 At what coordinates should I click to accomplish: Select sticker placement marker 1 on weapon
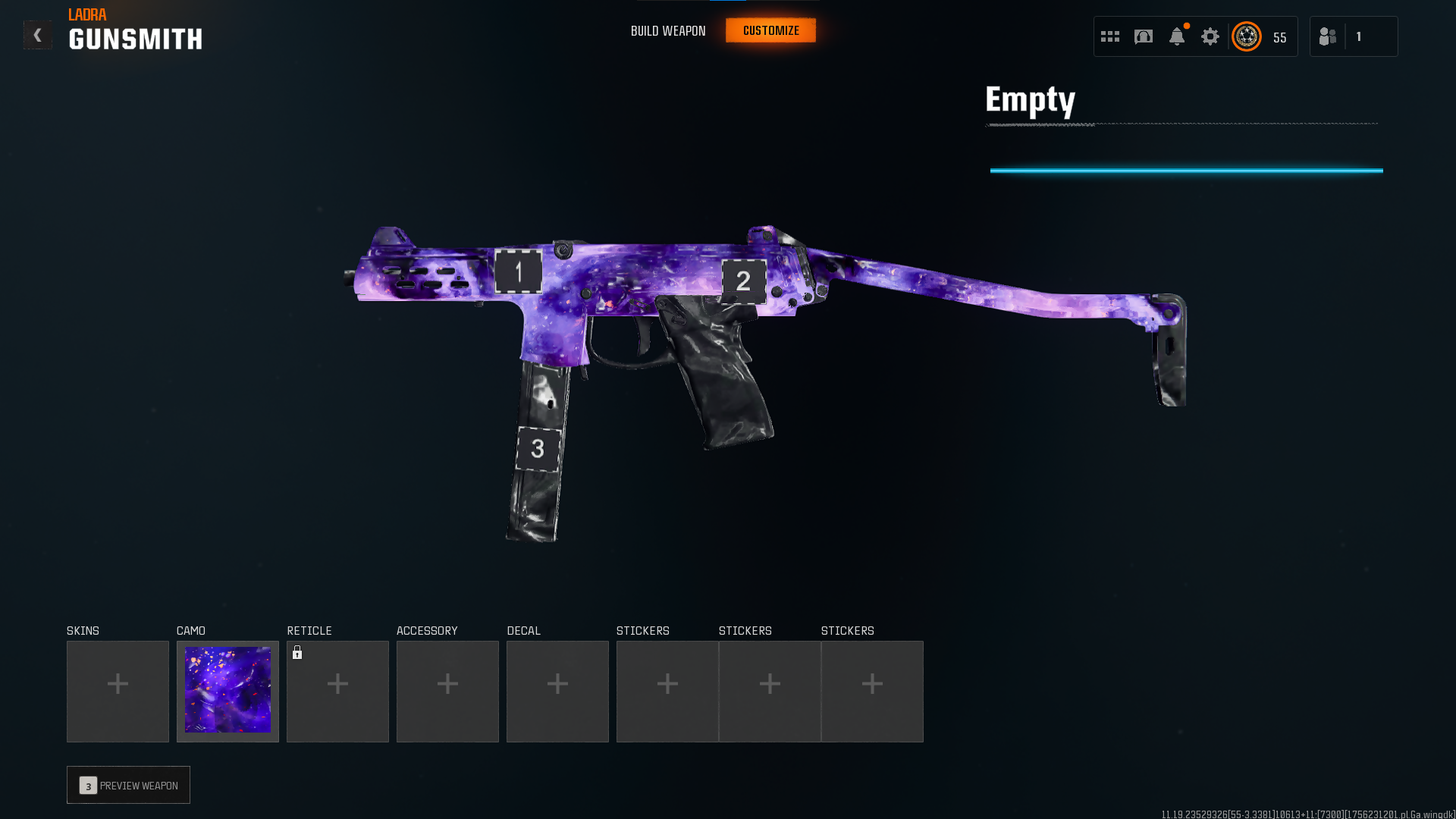[x=519, y=271]
